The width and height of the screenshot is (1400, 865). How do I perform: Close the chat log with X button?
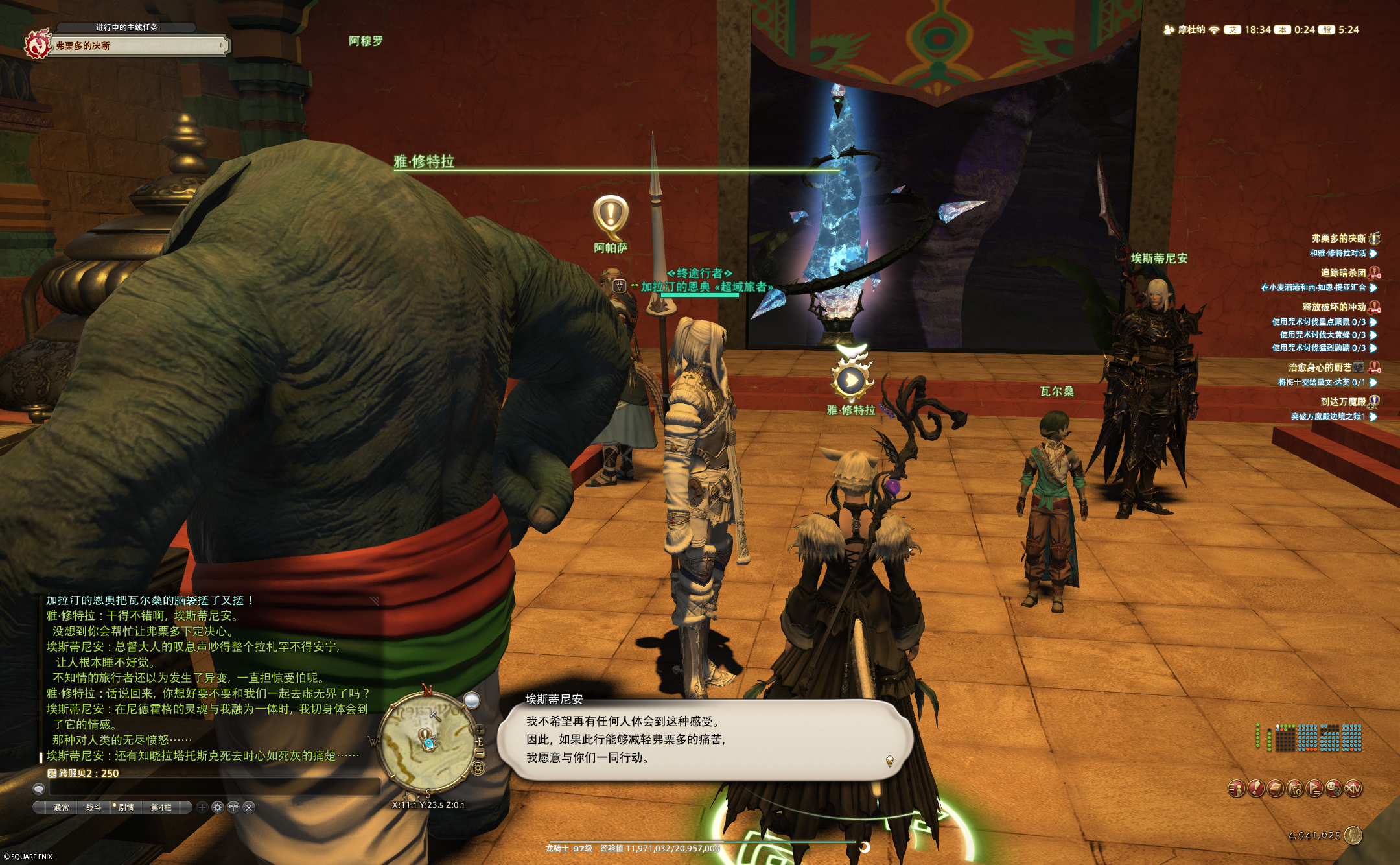point(249,807)
